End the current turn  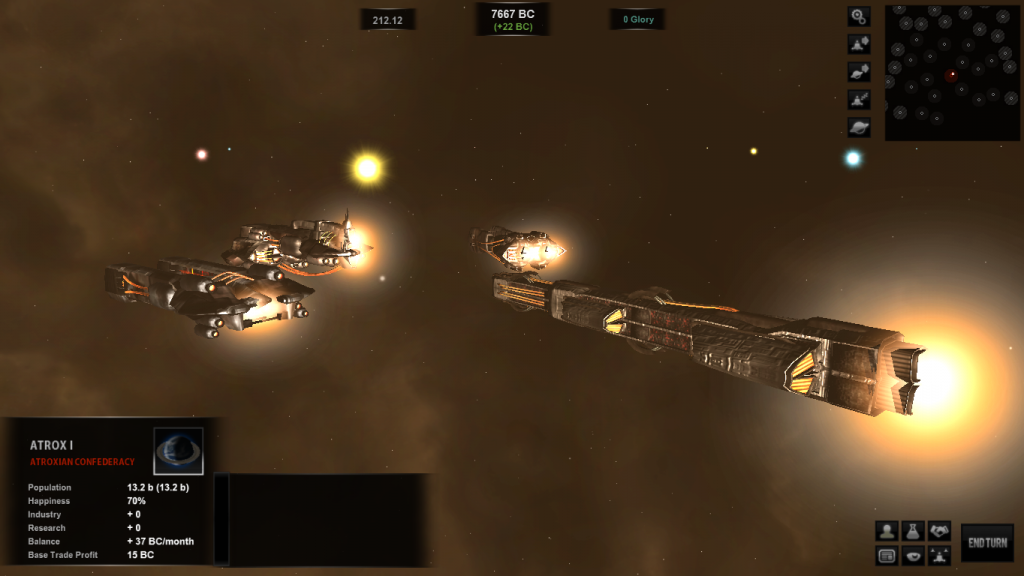[987, 543]
